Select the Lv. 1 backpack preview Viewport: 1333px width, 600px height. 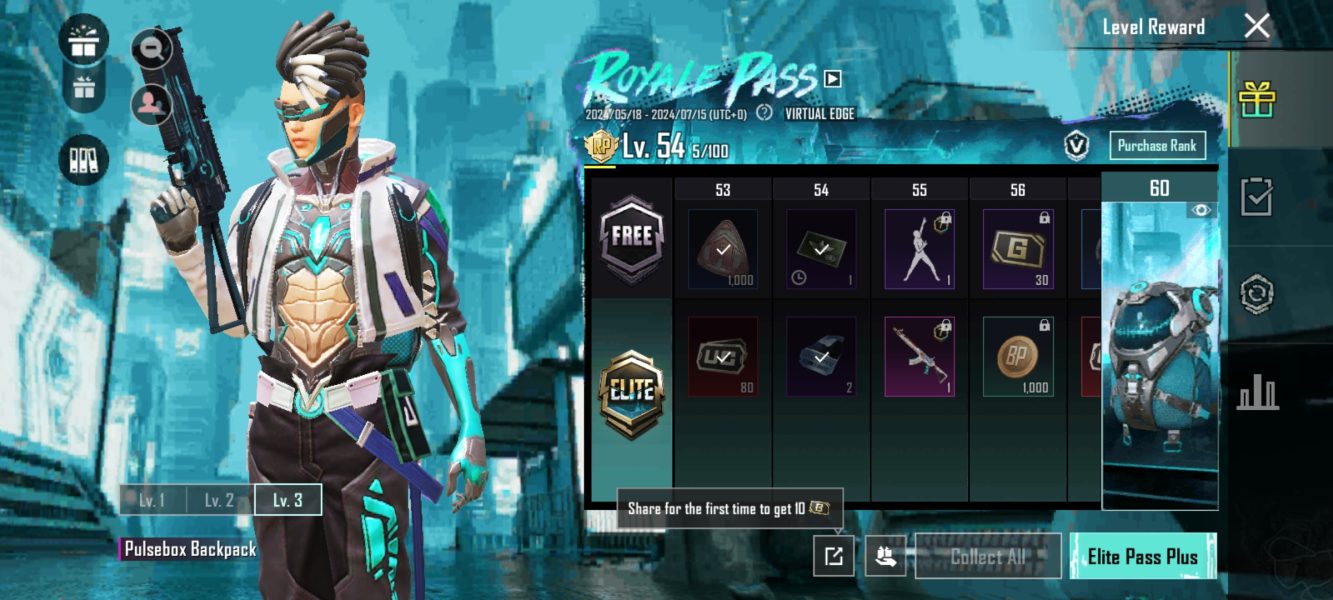(x=152, y=500)
